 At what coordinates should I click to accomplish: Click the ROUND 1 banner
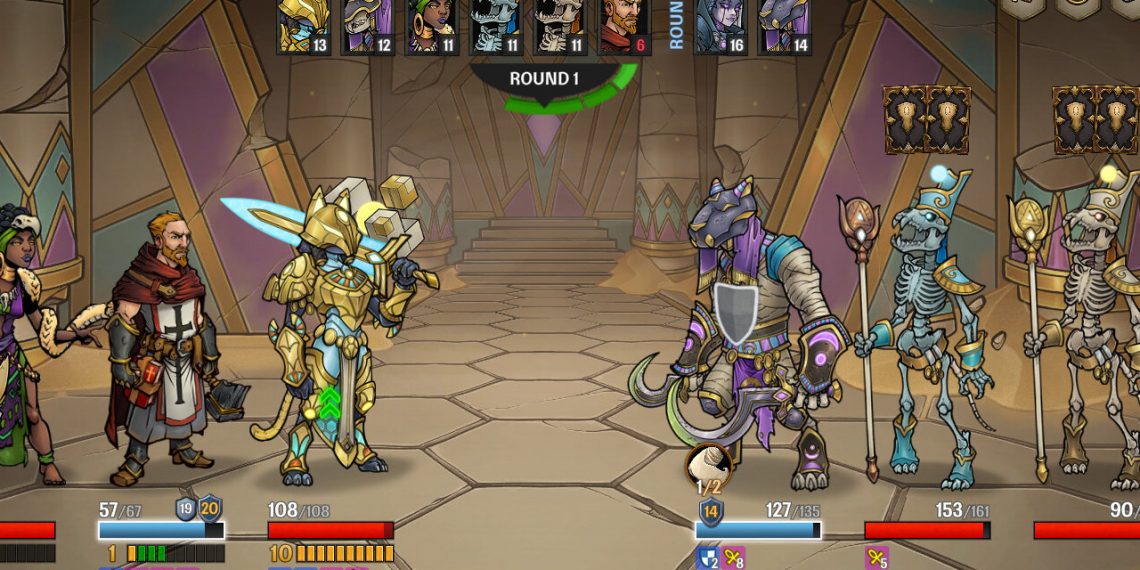click(x=544, y=79)
